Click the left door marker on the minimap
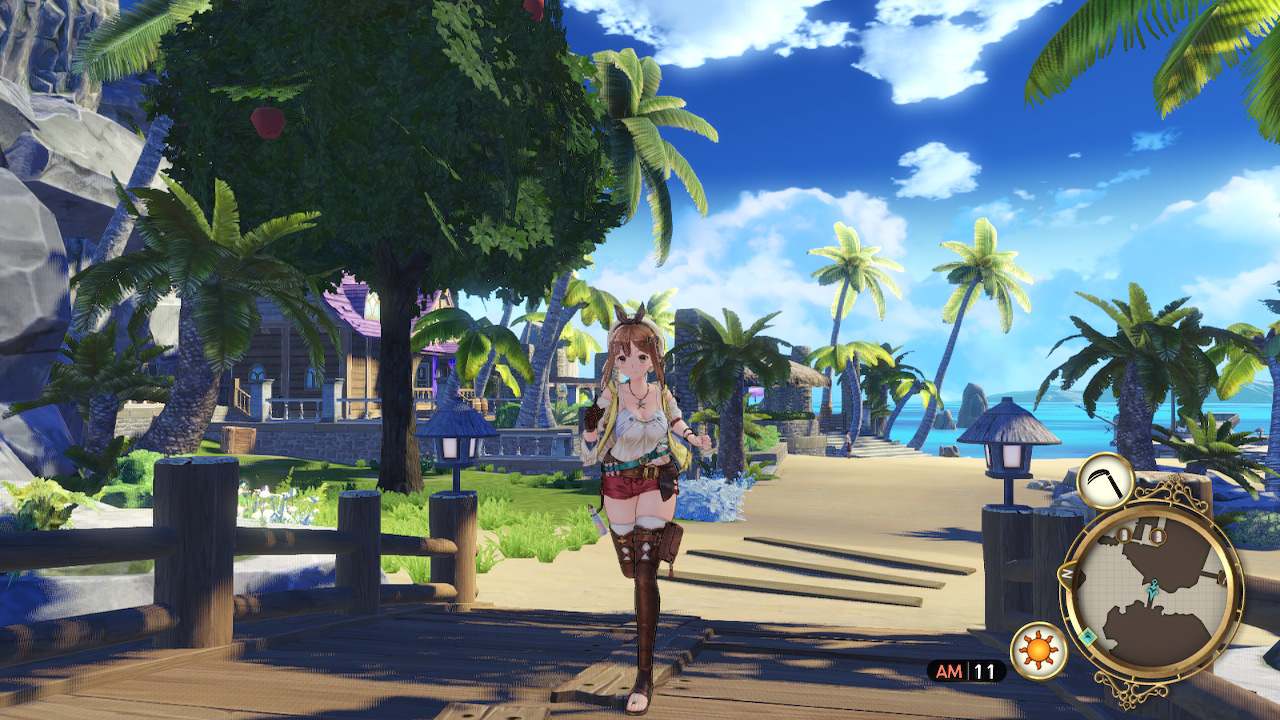1280x720 pixels. coord(1122,533)
